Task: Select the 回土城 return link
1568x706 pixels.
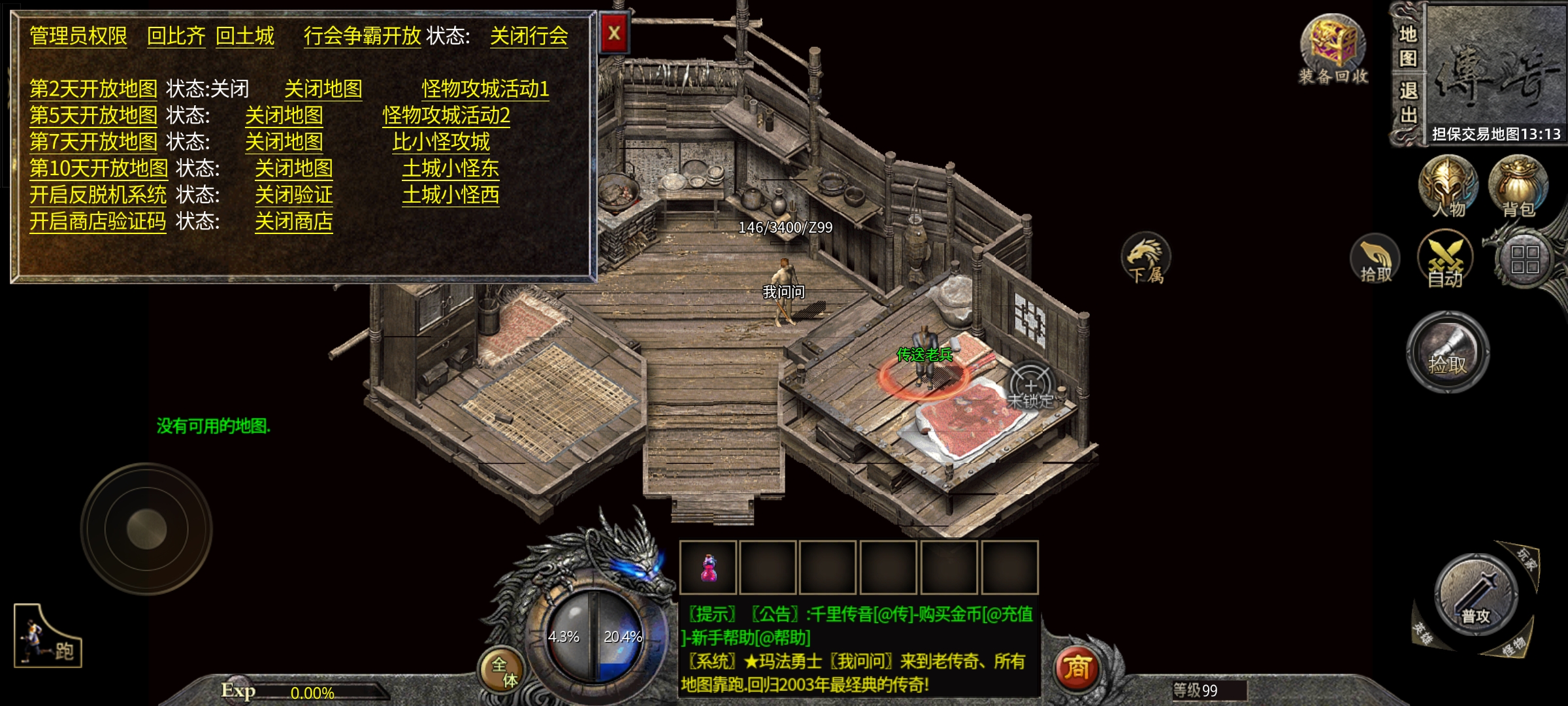Action: [x=245, y=36]
